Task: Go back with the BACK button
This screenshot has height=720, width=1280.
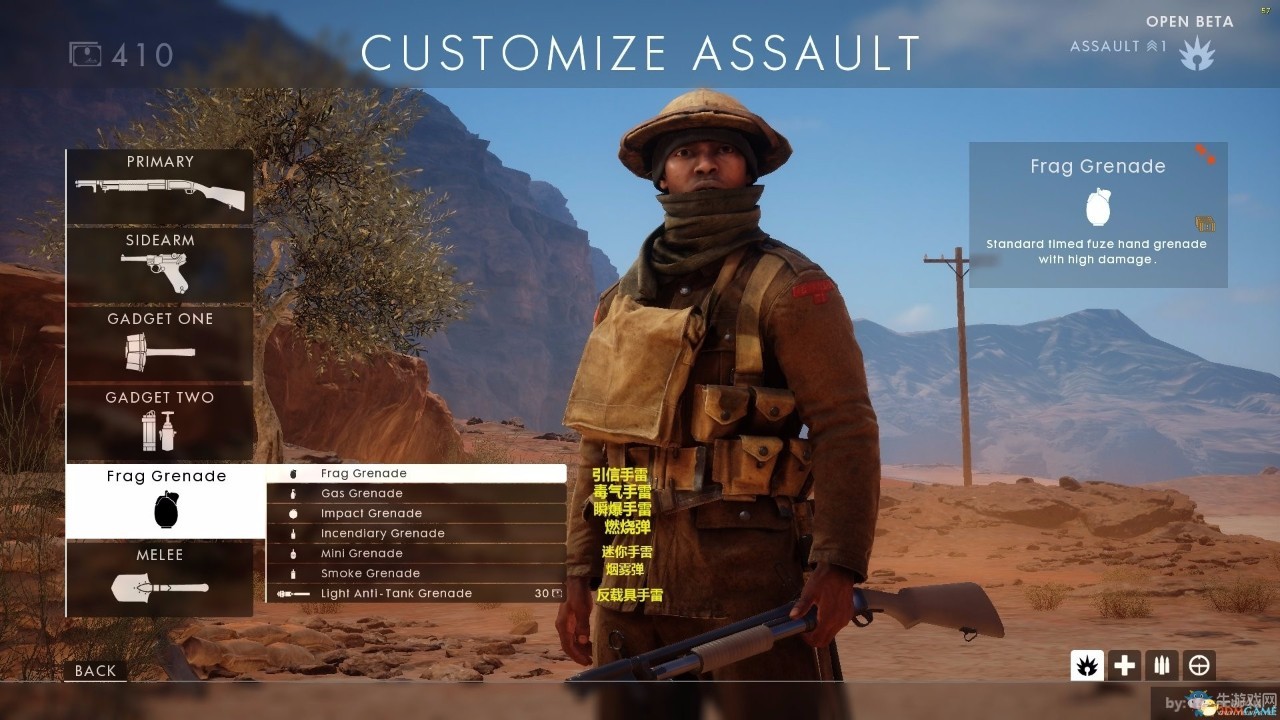Action: 96,671
